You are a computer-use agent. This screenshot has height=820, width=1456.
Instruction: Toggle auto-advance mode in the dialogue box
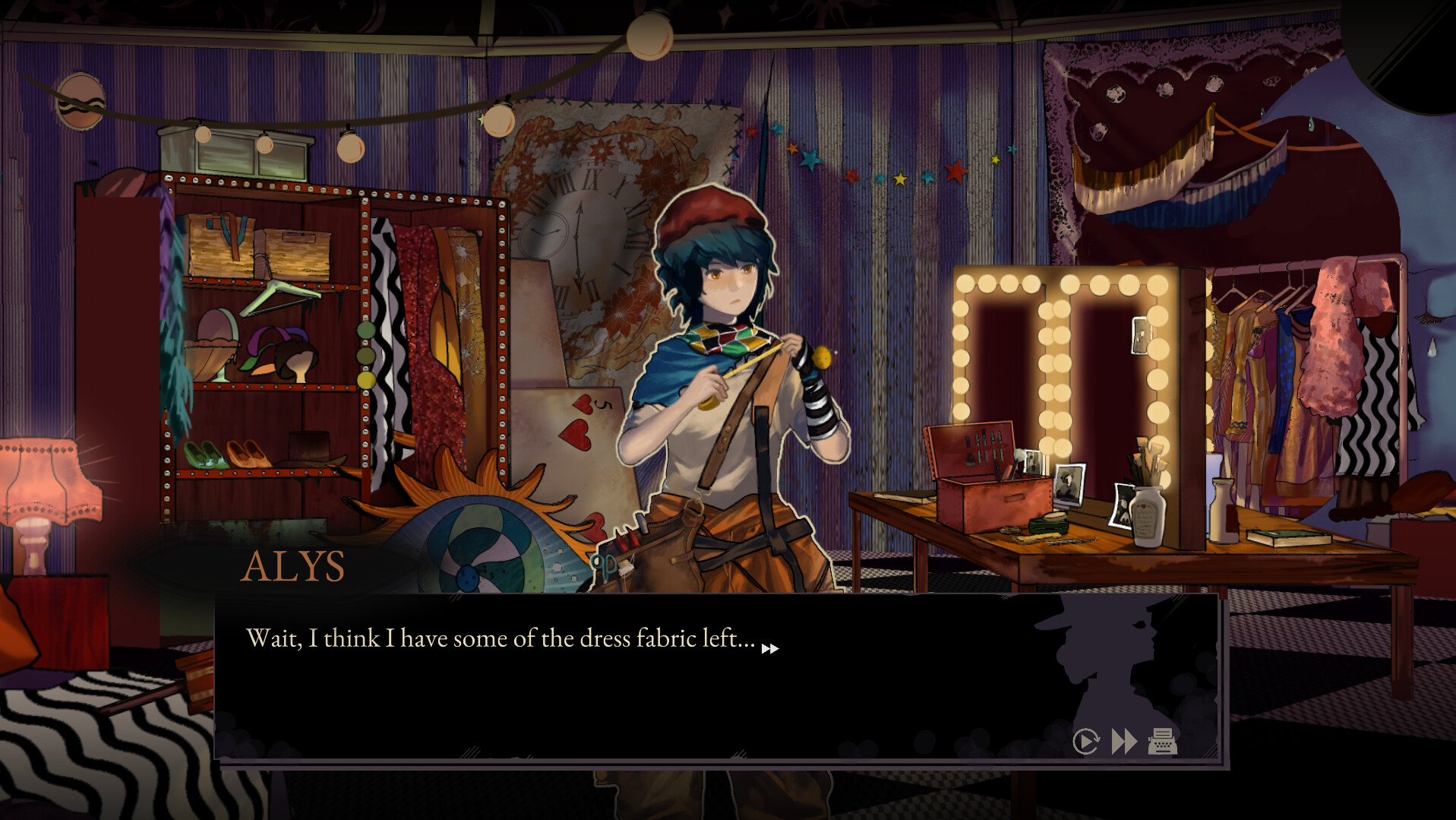tap(1087, 739)
